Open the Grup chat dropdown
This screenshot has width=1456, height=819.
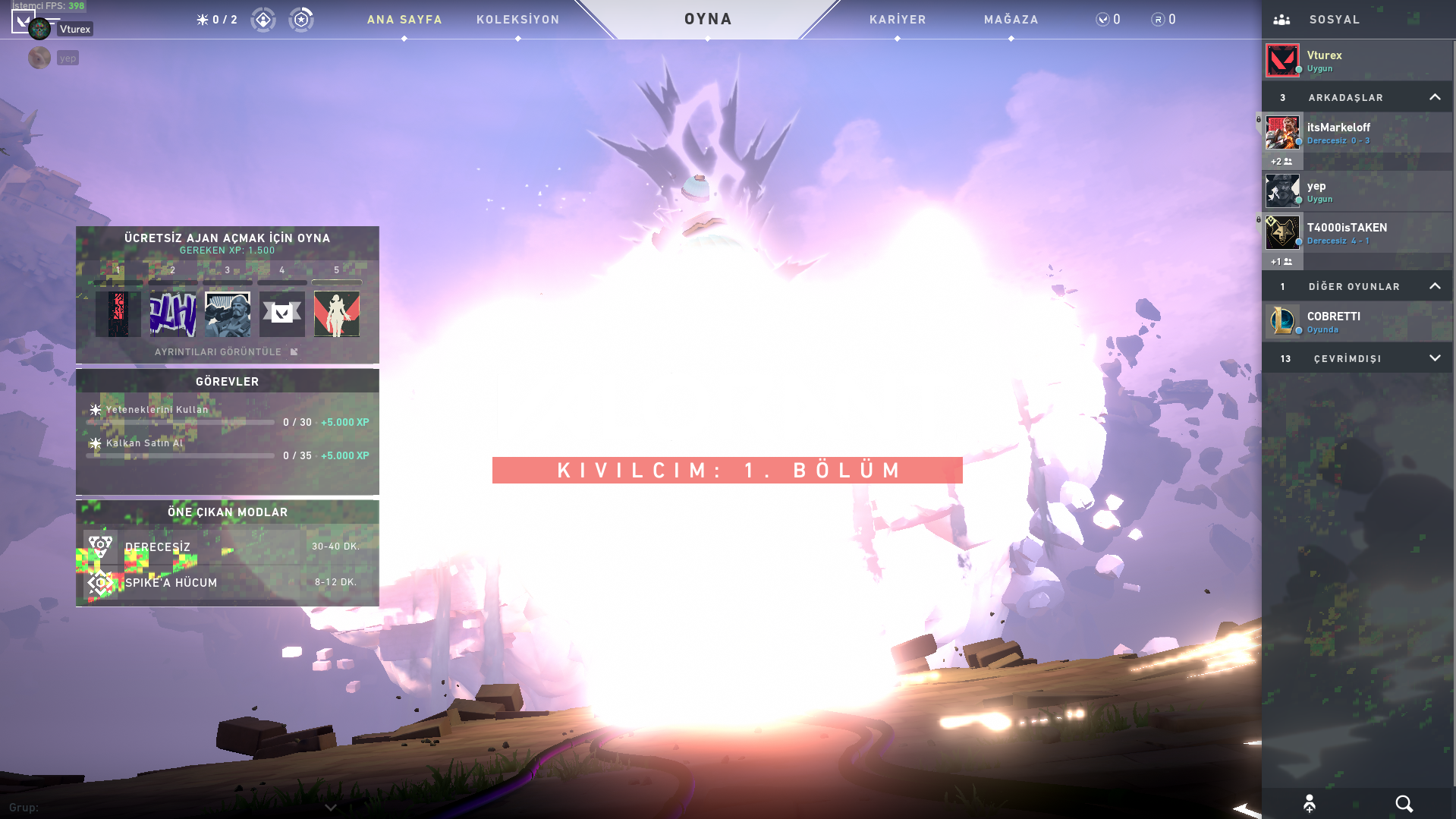point(330,808)
